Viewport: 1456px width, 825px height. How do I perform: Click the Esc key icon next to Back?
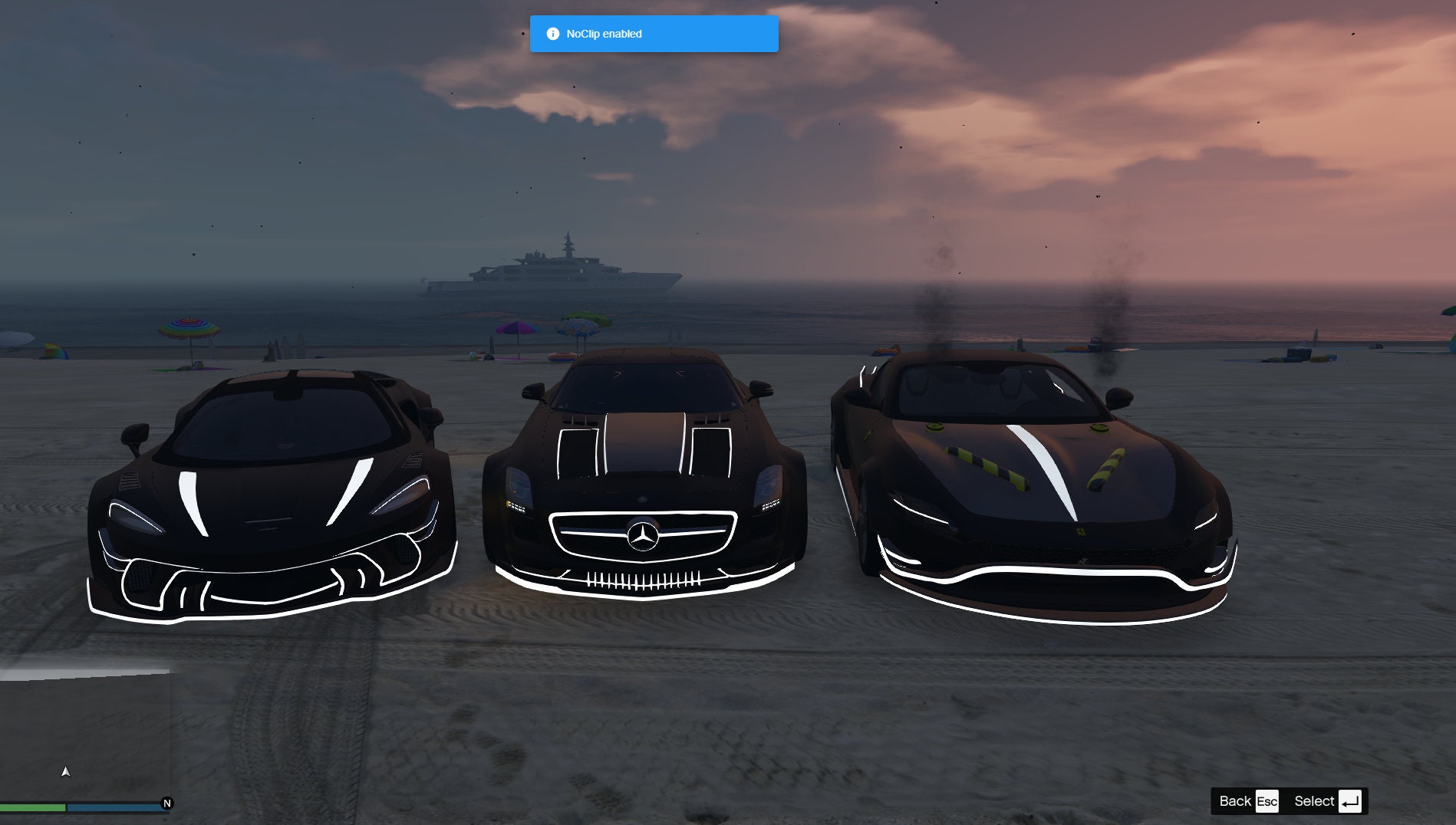click(x=1267, y=800)
